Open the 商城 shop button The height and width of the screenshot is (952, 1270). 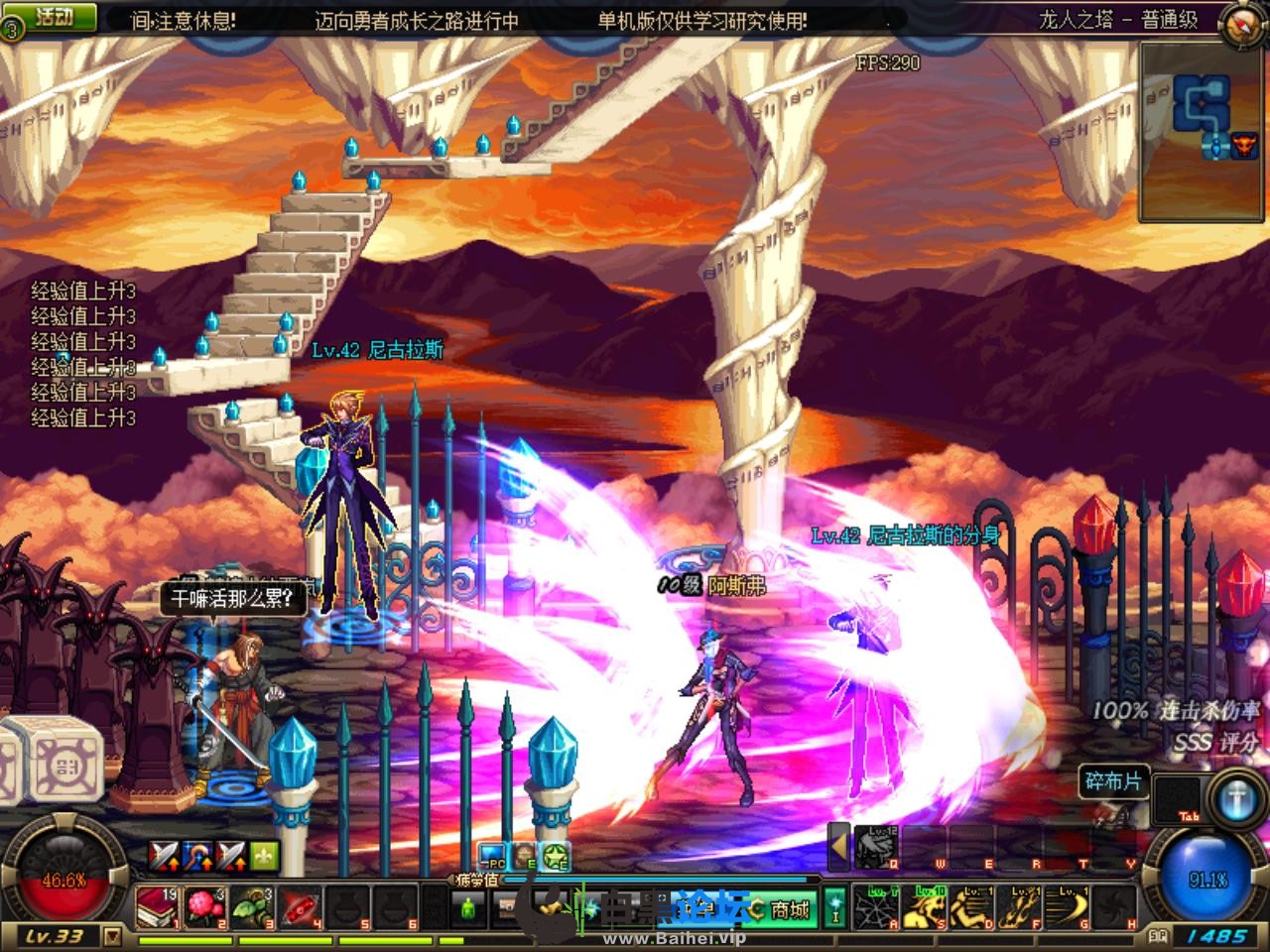click(x=783, y=908)
